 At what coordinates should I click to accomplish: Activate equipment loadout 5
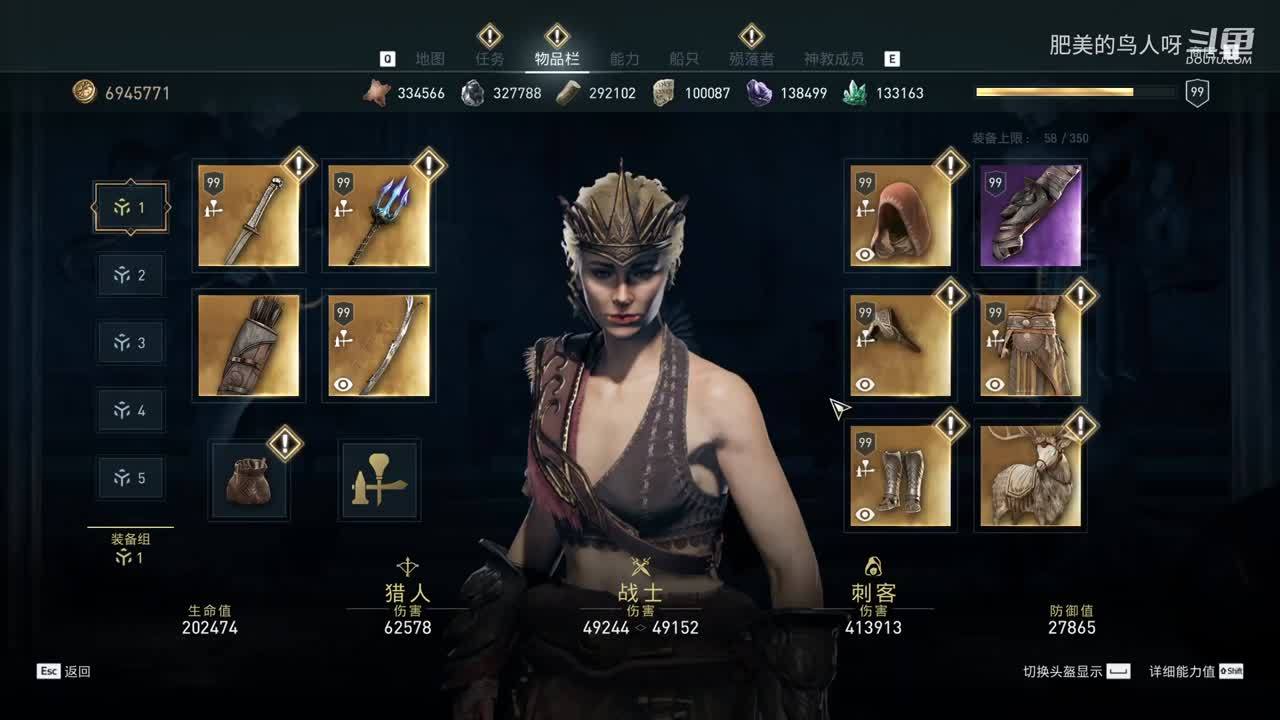tap(131, 478)
